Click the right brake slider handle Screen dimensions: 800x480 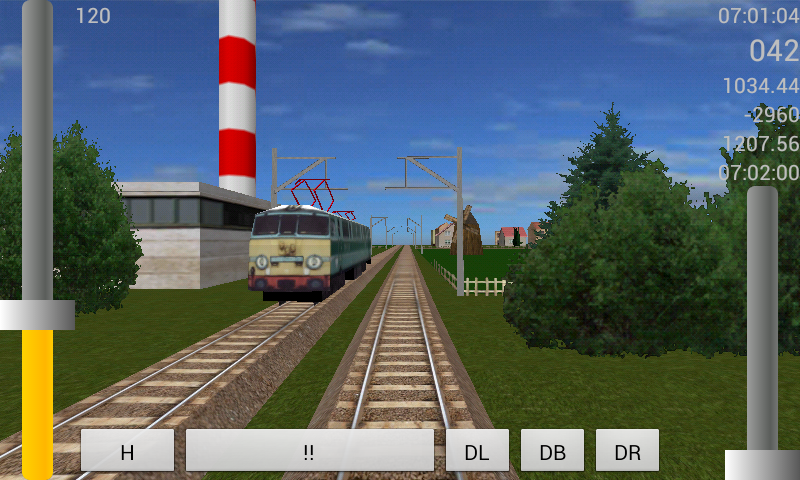(762, 465)
